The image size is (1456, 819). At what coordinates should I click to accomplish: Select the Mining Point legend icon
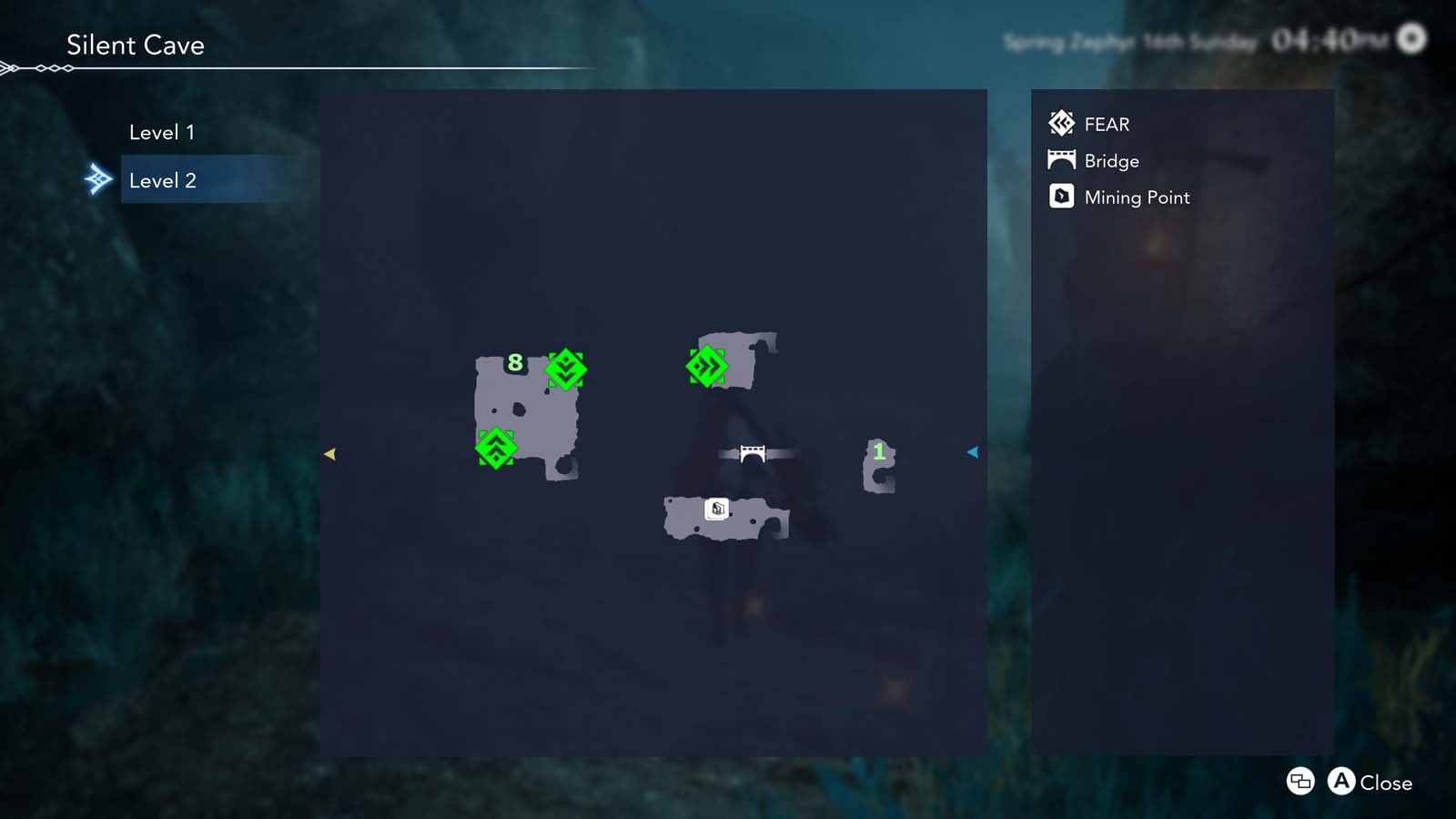point(1061,197)
